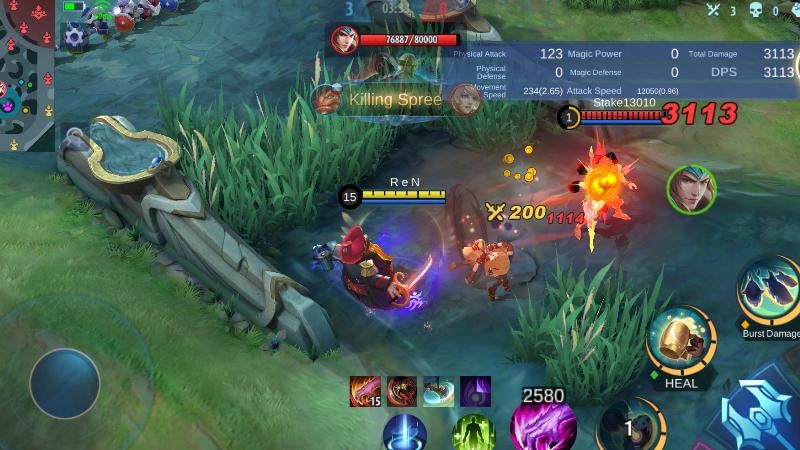
Task: Activate the purple claw spell showing 2580
Action: pyautogui.click(x=543, y=427)
